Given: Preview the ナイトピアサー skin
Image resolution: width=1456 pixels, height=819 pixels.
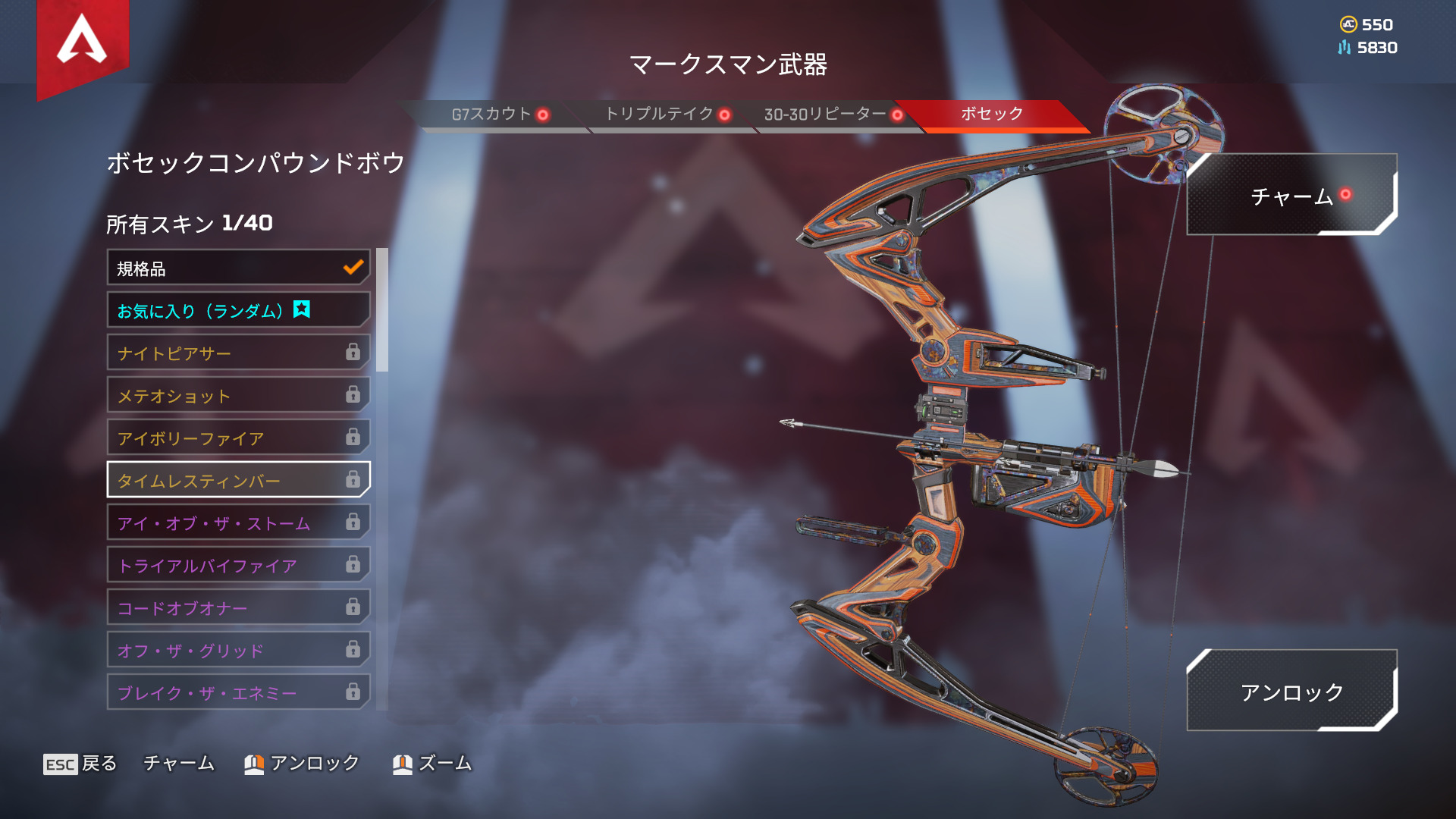Looking at the screenshot, I should click(x=238, y=353).
